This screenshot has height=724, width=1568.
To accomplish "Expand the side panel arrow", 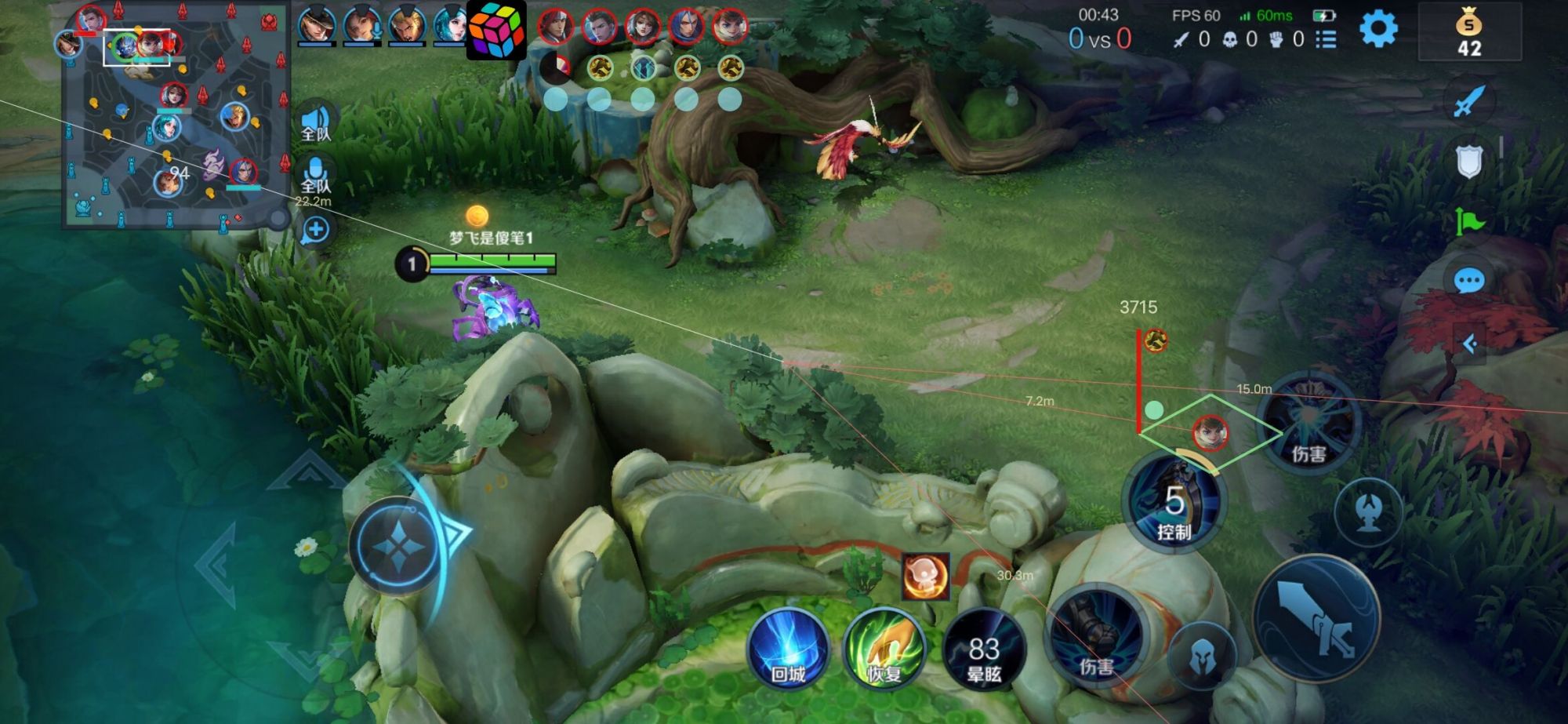I will tap(1470, 344).
